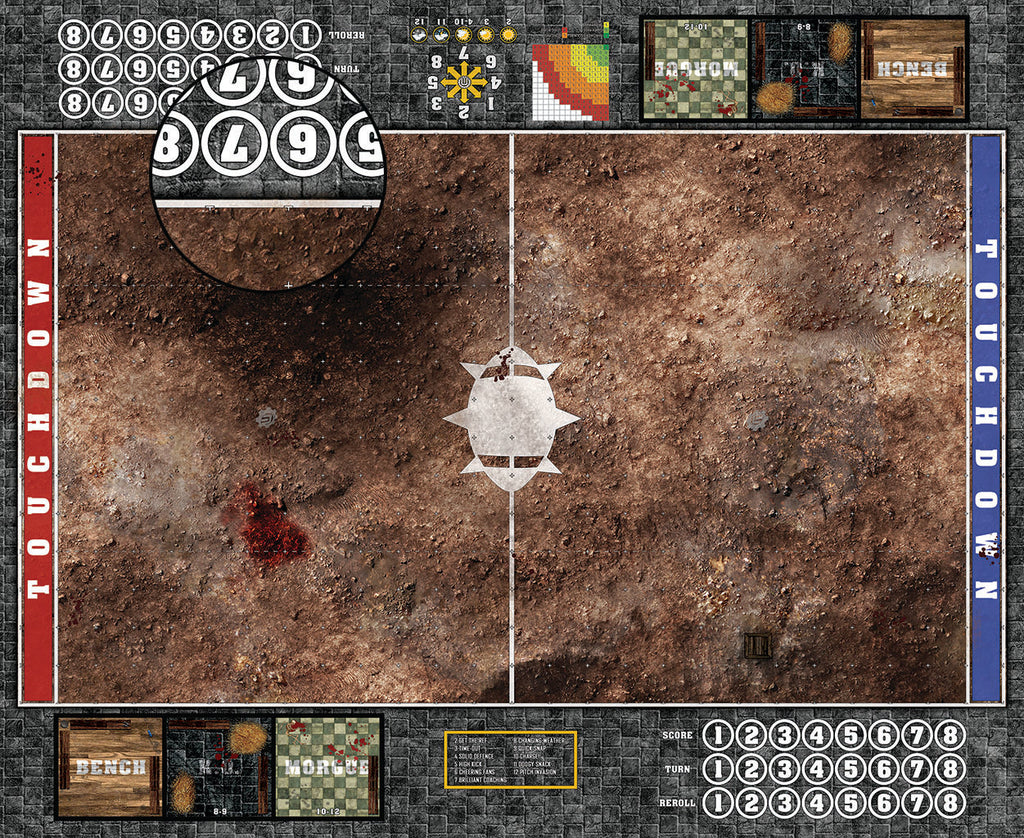Click the colored passing range chart
Screen dimensions: 1024x838
[570, 81]
